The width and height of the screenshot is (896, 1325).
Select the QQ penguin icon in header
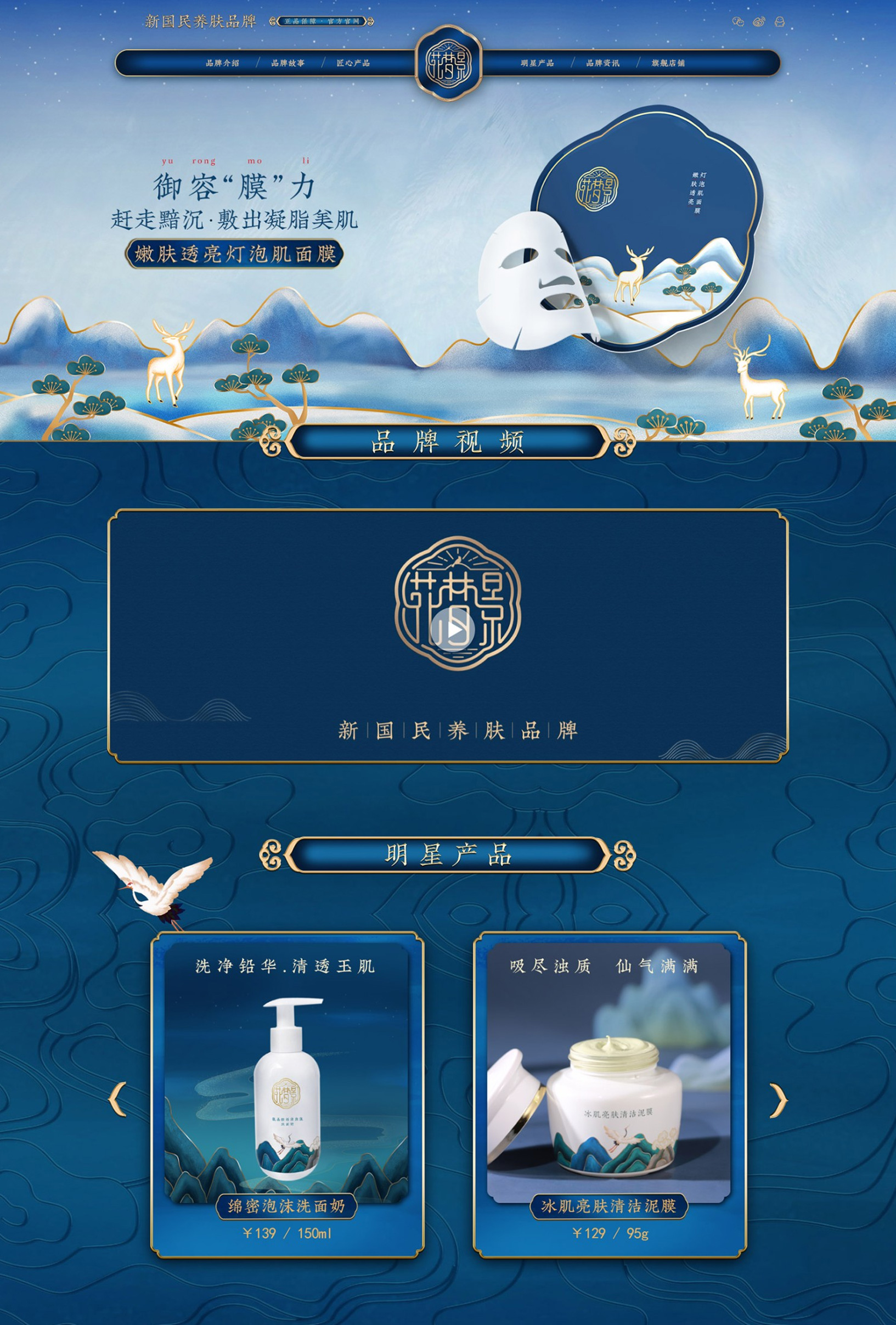point(780,21)
